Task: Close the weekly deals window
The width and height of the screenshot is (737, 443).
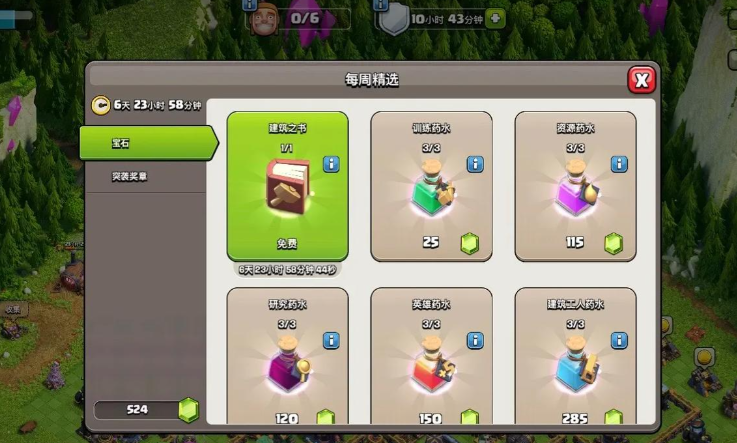Action: pos(642,80)
